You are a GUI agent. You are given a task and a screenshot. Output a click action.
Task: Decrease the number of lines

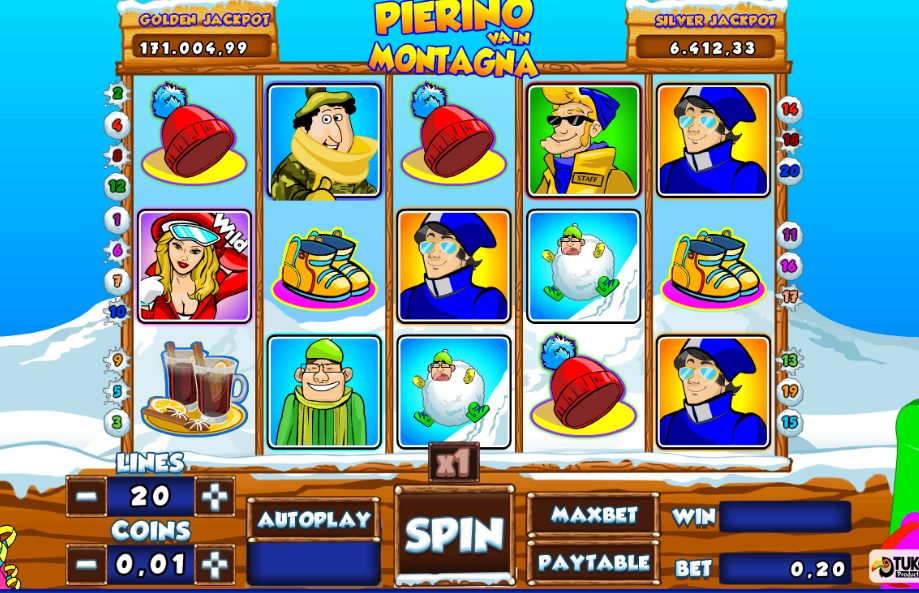point(88,496)
